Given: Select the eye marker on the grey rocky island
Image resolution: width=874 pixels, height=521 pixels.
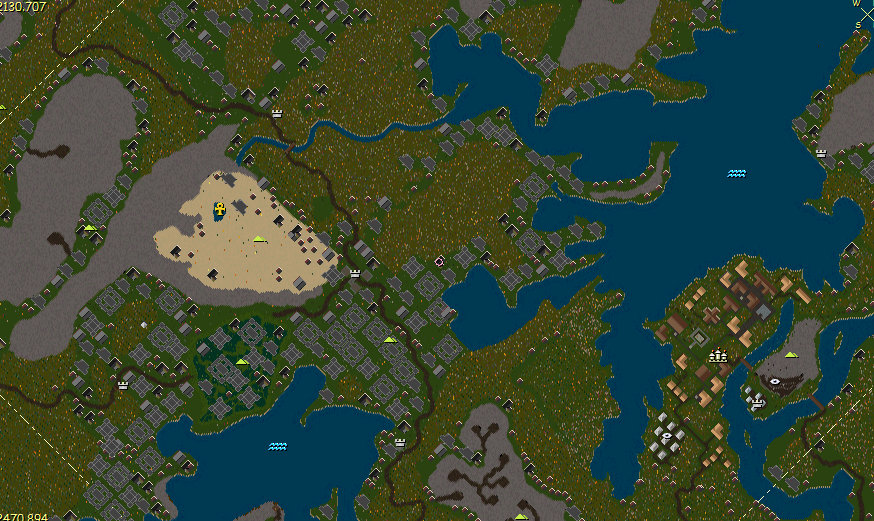Looking at the screenshot, I should coord(776,381).
